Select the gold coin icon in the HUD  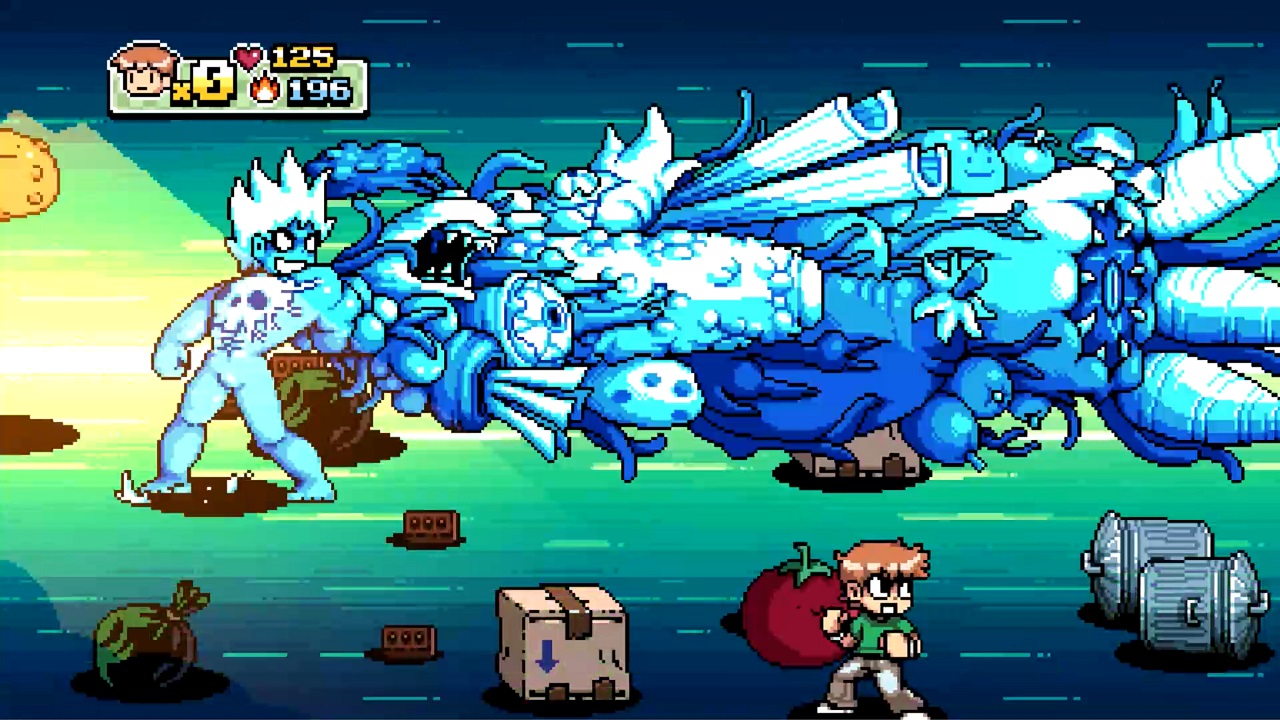210,85
